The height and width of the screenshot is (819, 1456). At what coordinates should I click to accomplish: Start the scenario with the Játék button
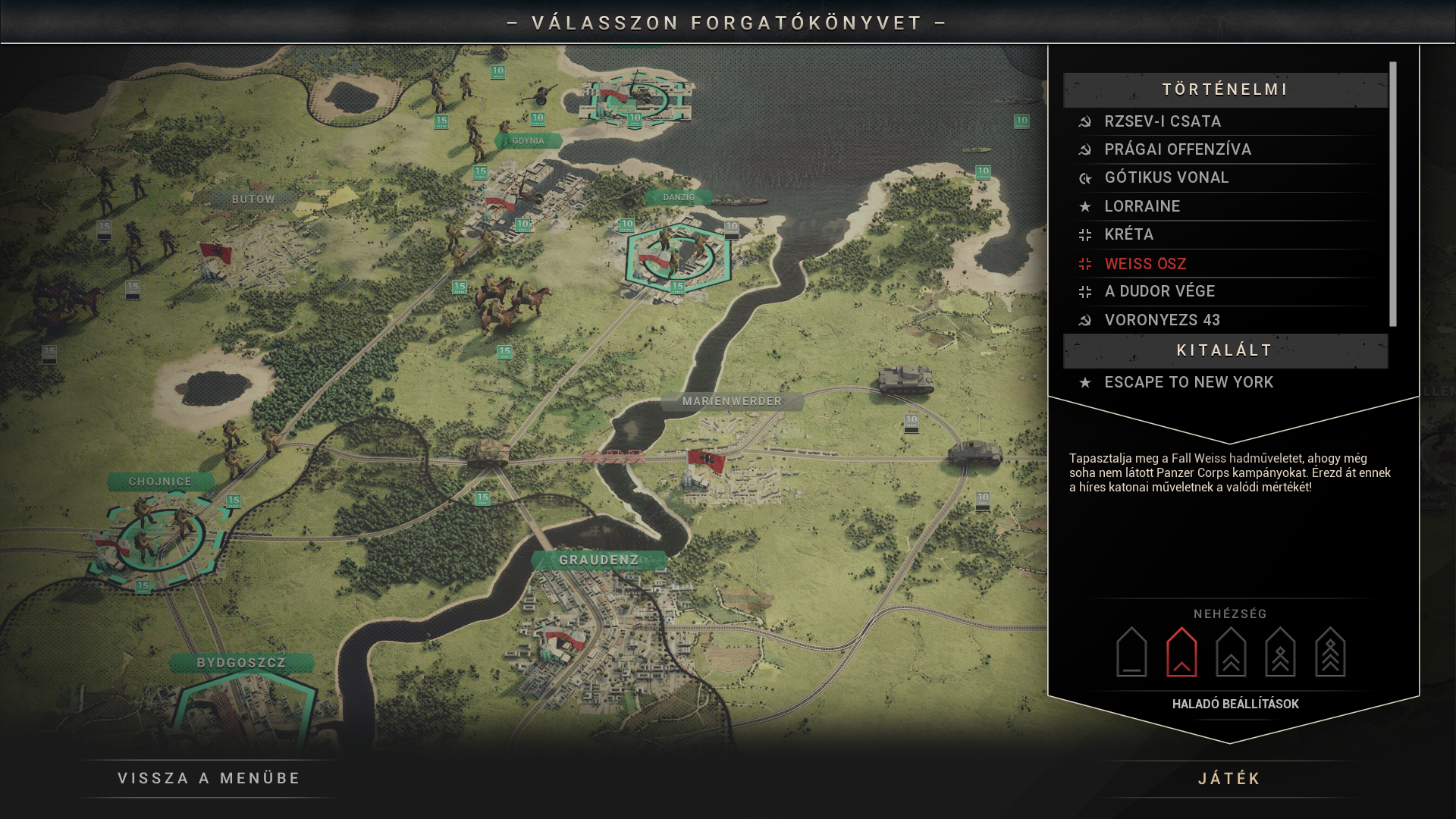point(1229,779)
